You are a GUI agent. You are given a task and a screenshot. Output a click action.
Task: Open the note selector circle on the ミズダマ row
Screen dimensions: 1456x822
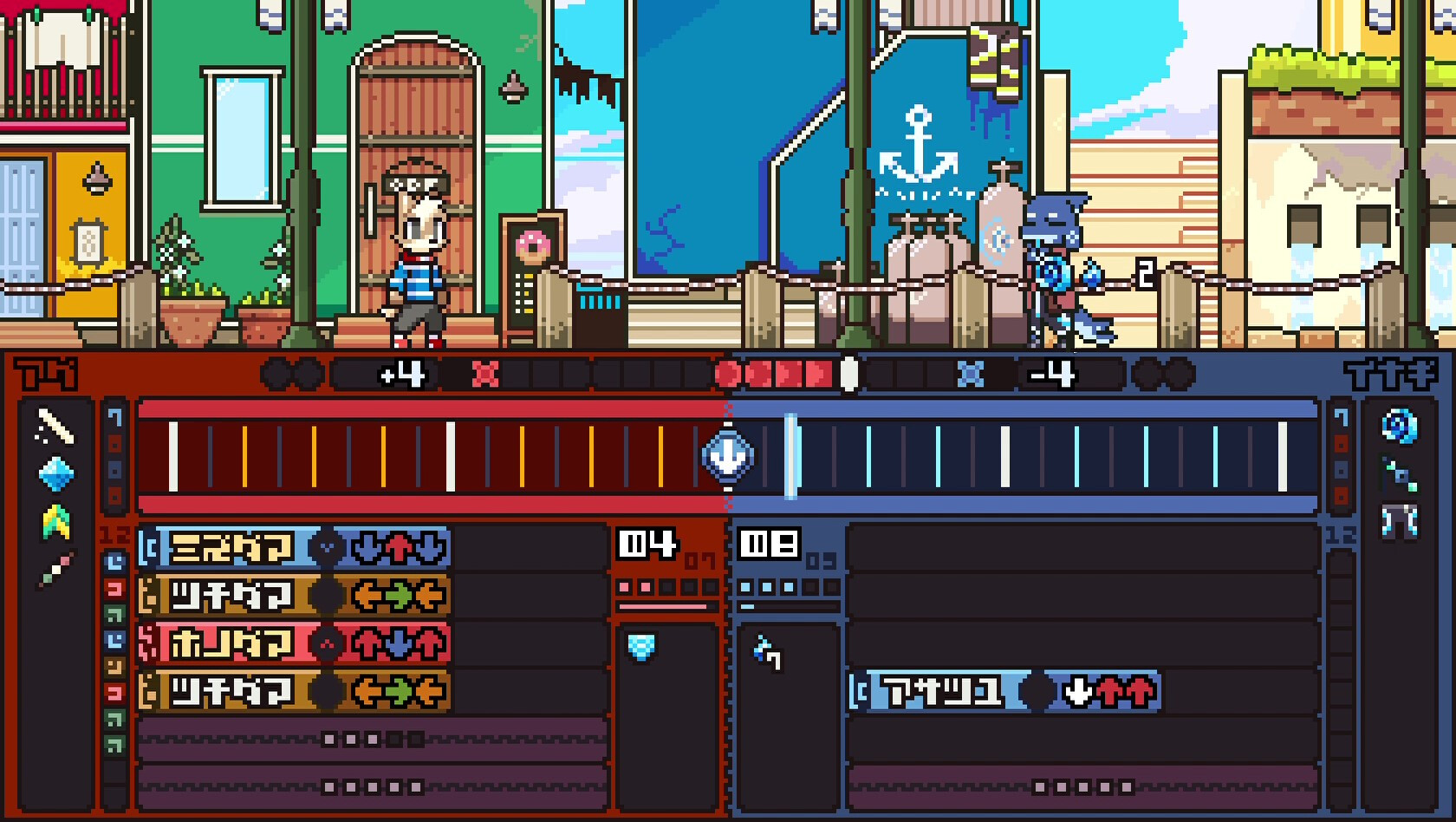(327, 545)
